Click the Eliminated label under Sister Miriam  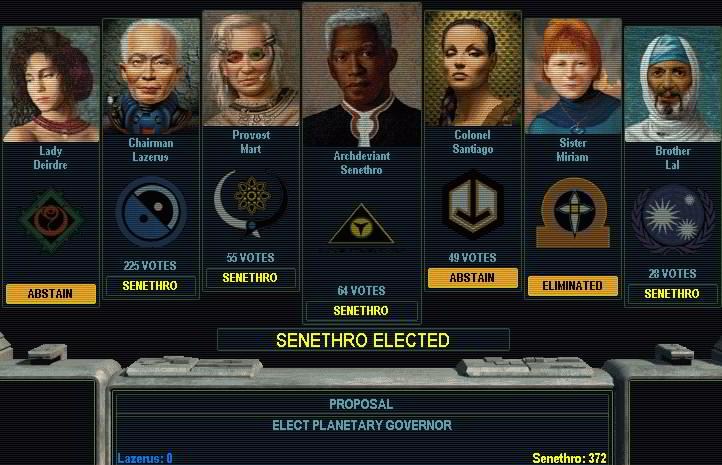coord(572,286)
